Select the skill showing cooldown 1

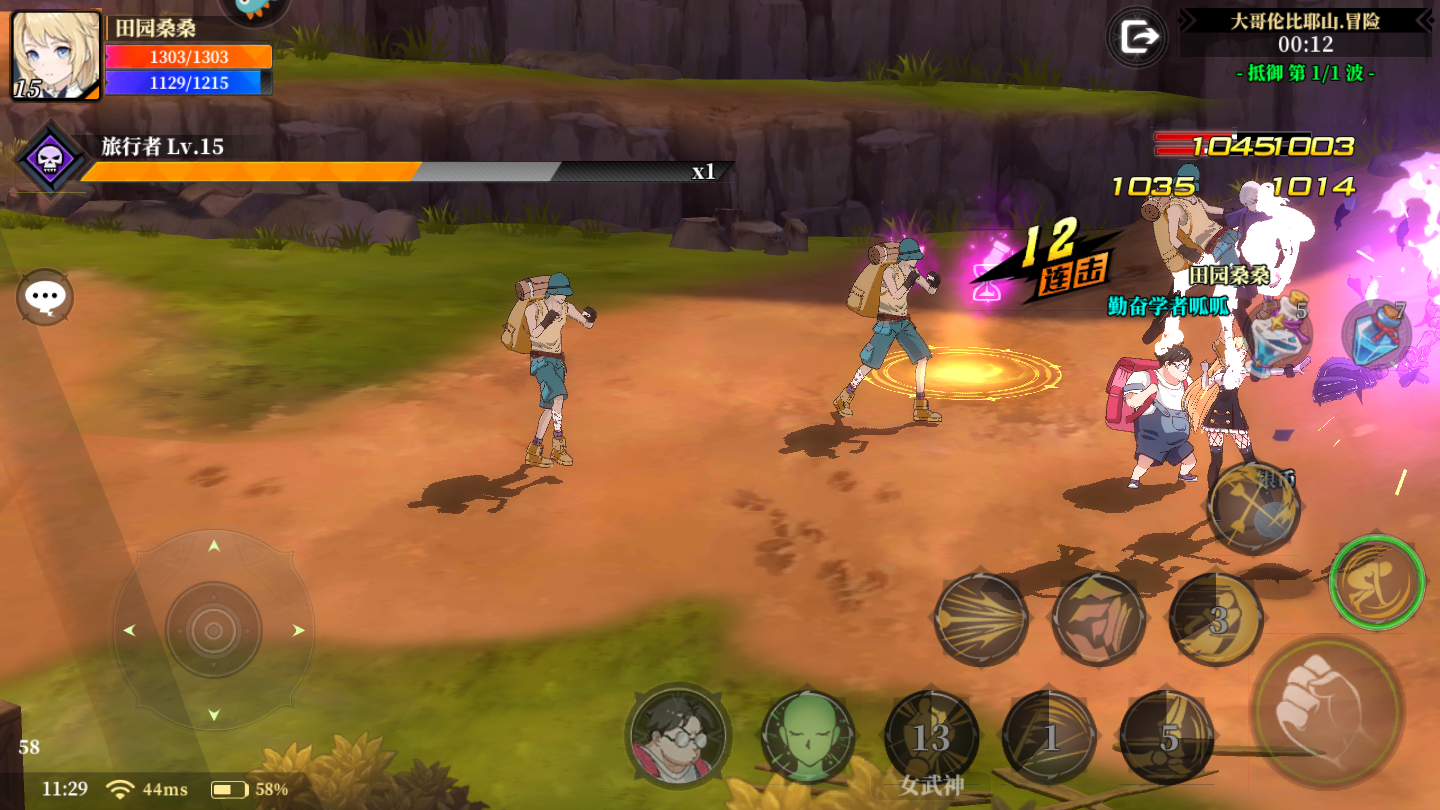[1049, 738]
